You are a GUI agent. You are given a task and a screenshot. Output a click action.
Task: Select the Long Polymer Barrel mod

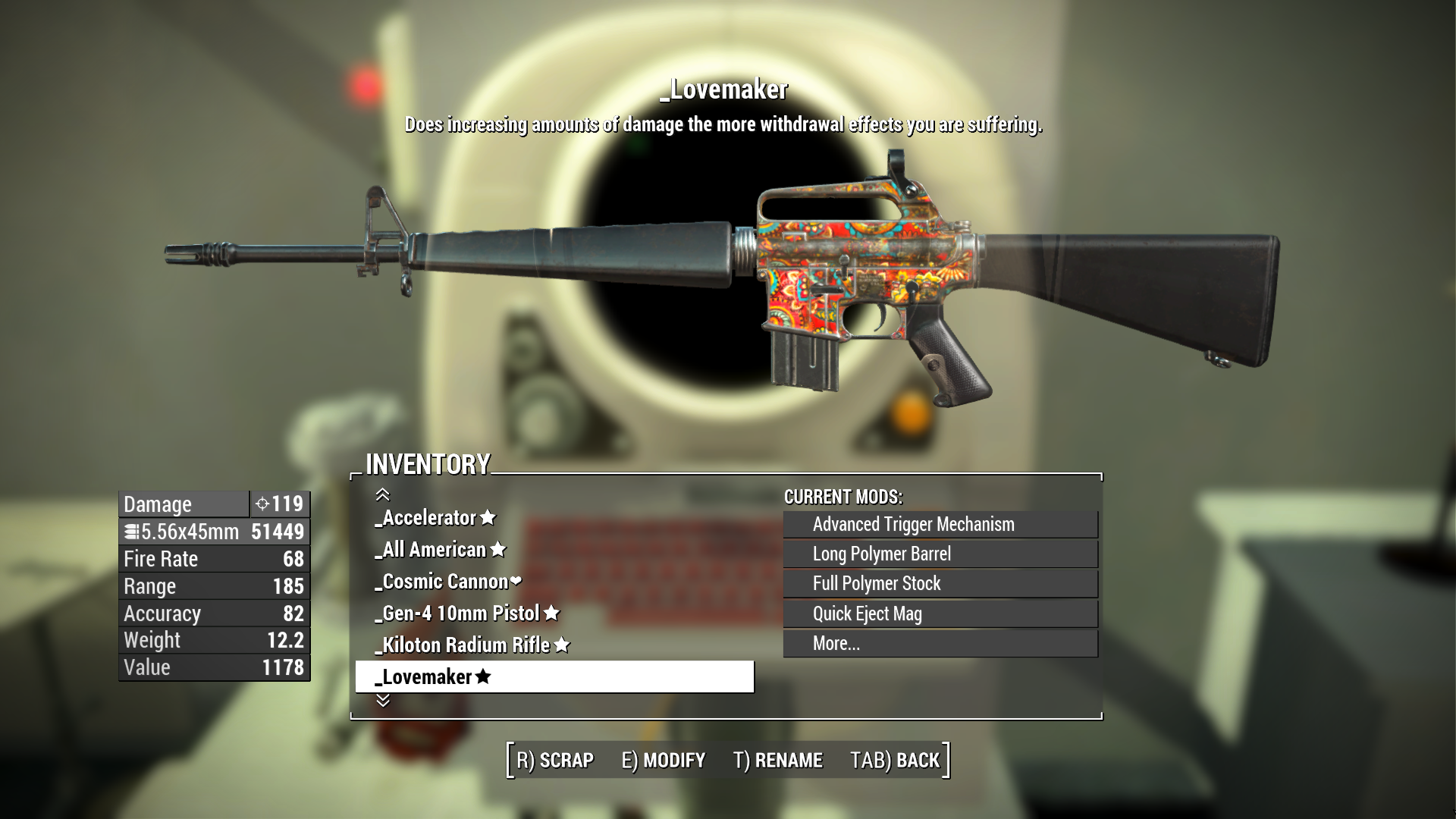pyautogui.click(x=939, y=554)
